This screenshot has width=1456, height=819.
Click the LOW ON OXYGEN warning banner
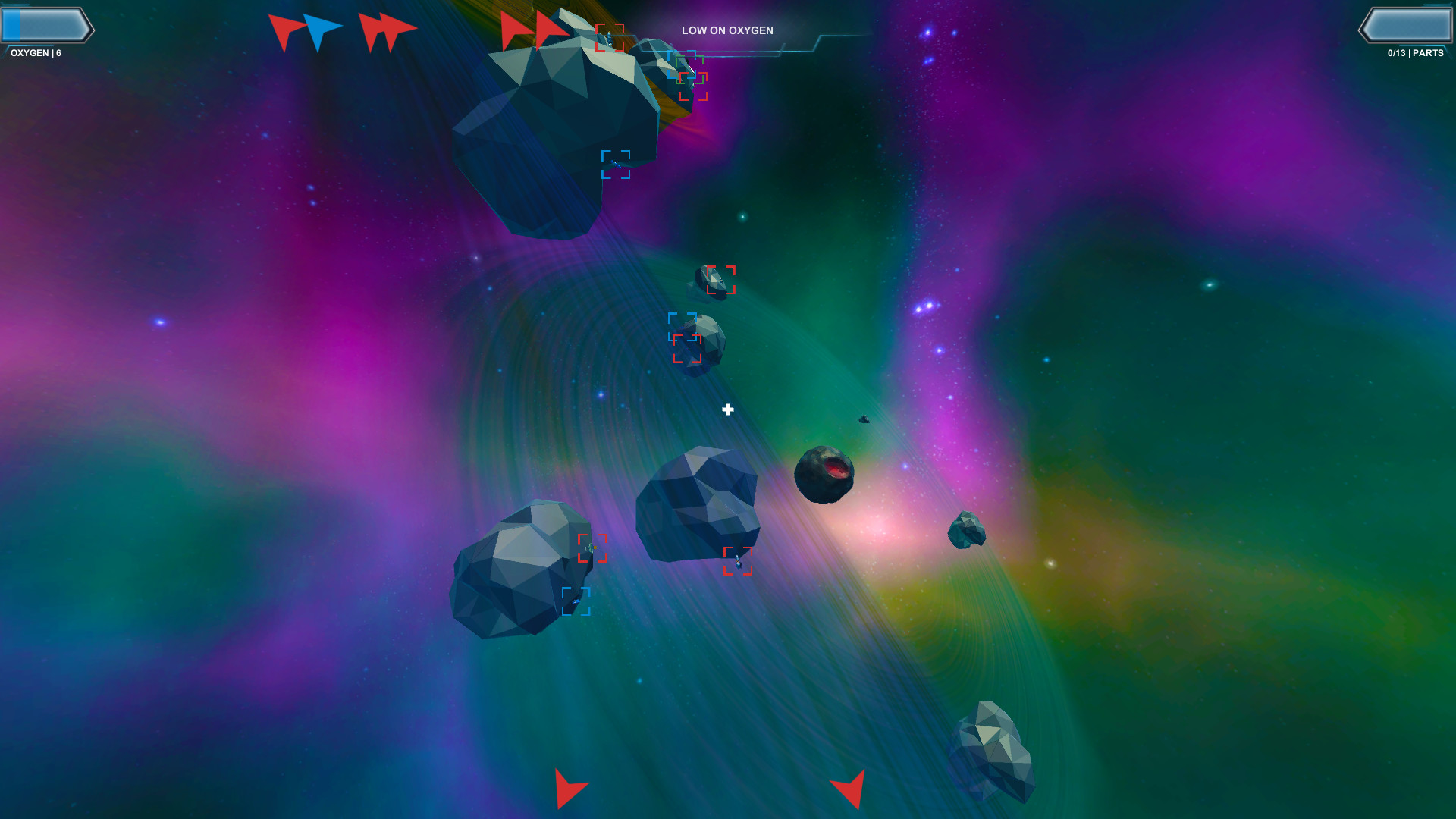pyautogui.click(x=727, y=30)
